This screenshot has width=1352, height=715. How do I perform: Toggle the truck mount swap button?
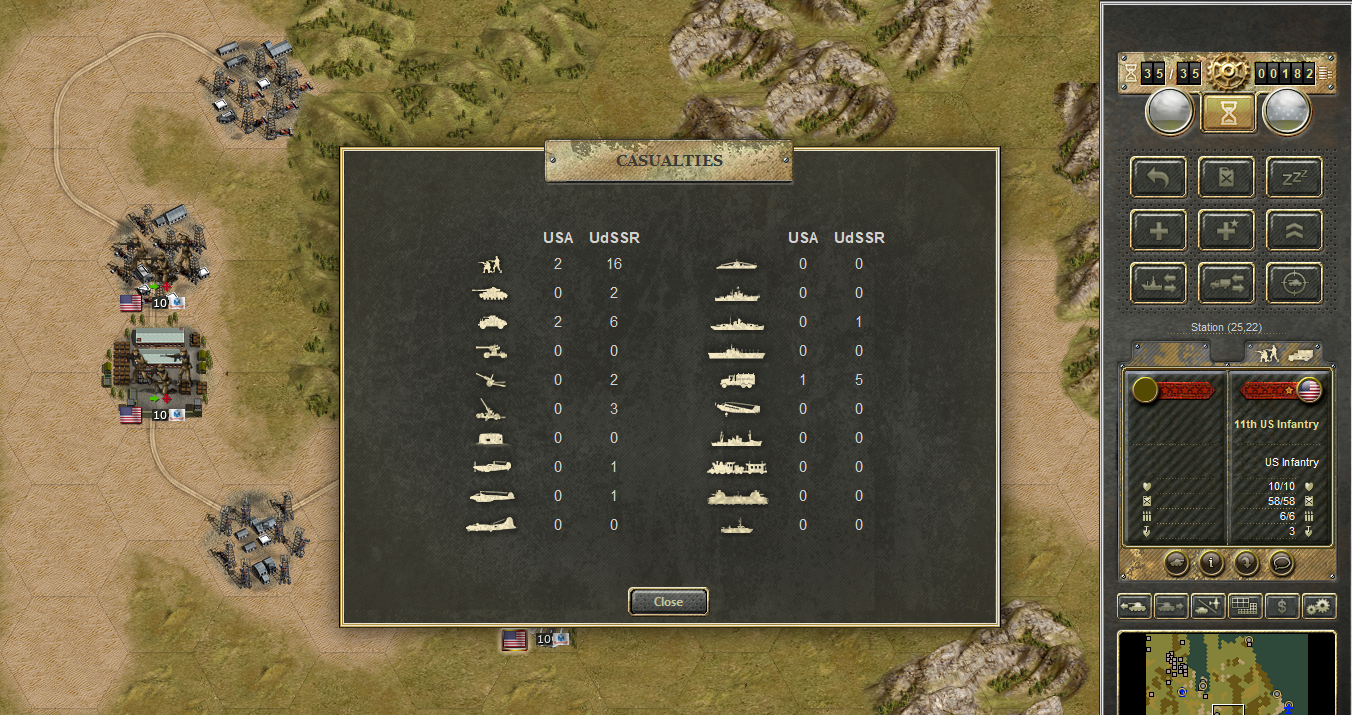[1227, 283]
